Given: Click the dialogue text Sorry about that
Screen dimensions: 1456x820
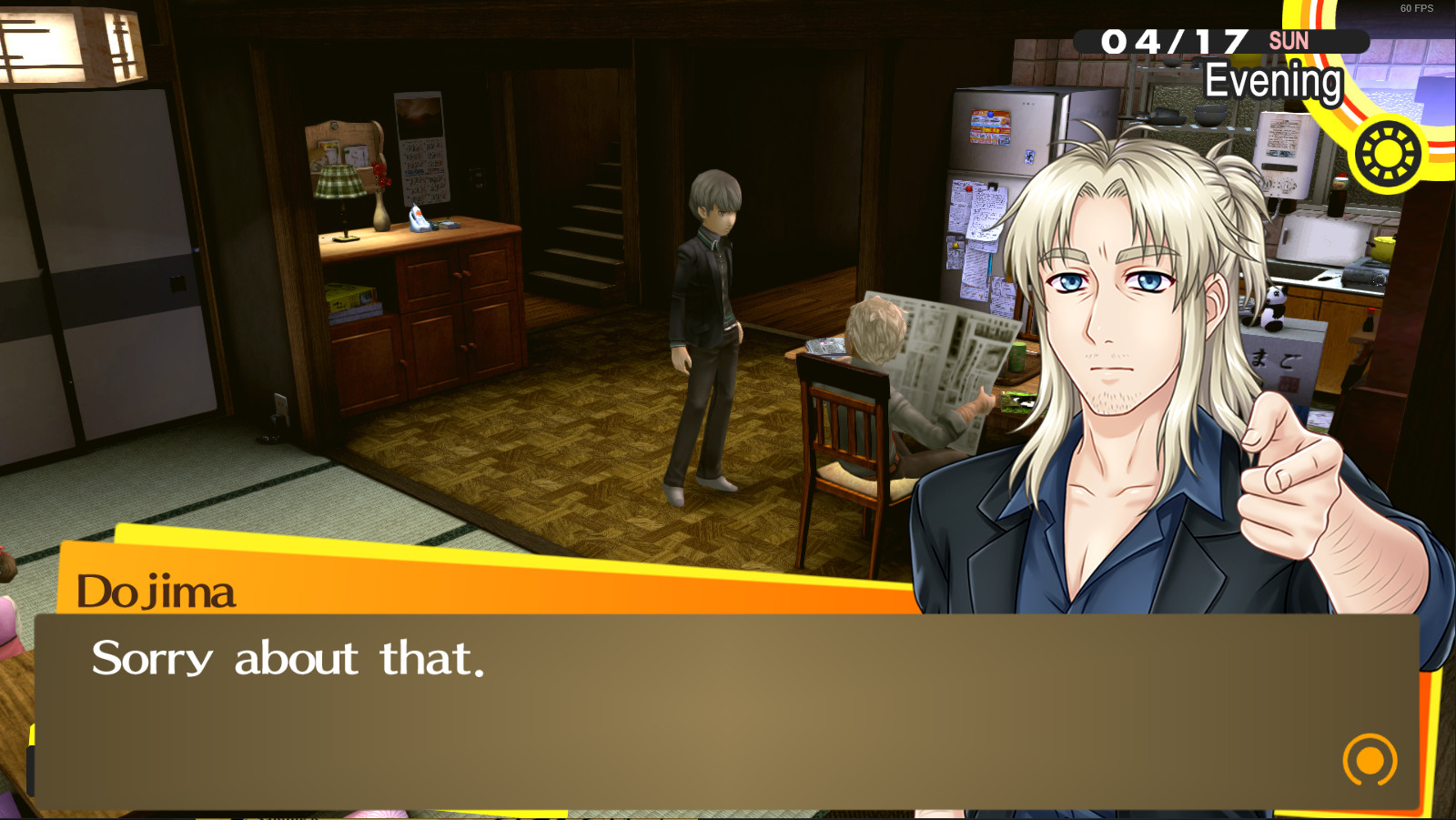Looking at the screenshot, I should click(x=287, y=657).
